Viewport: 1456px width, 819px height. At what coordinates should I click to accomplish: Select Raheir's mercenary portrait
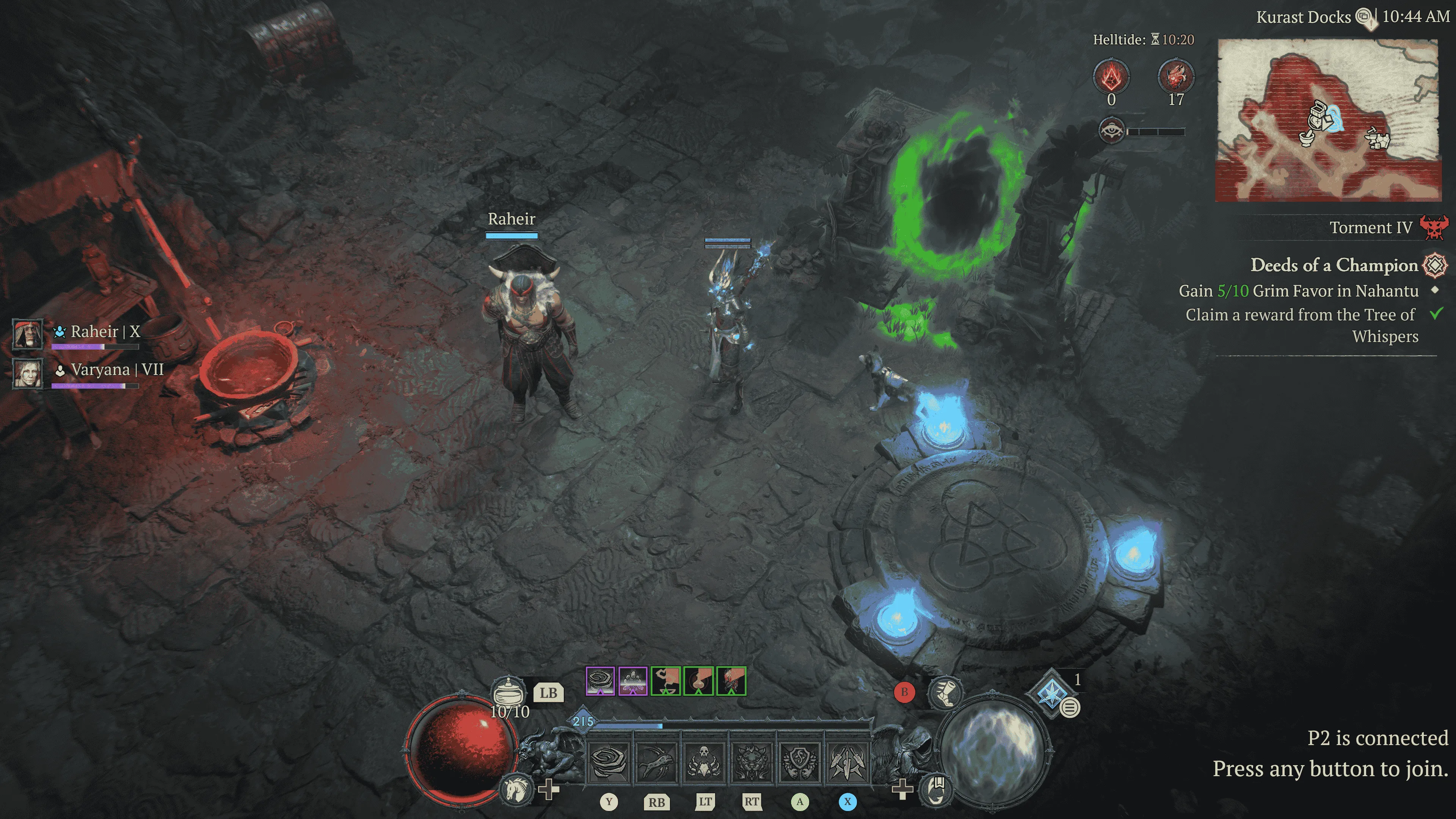pyautogui.click(x=28, y=334)
